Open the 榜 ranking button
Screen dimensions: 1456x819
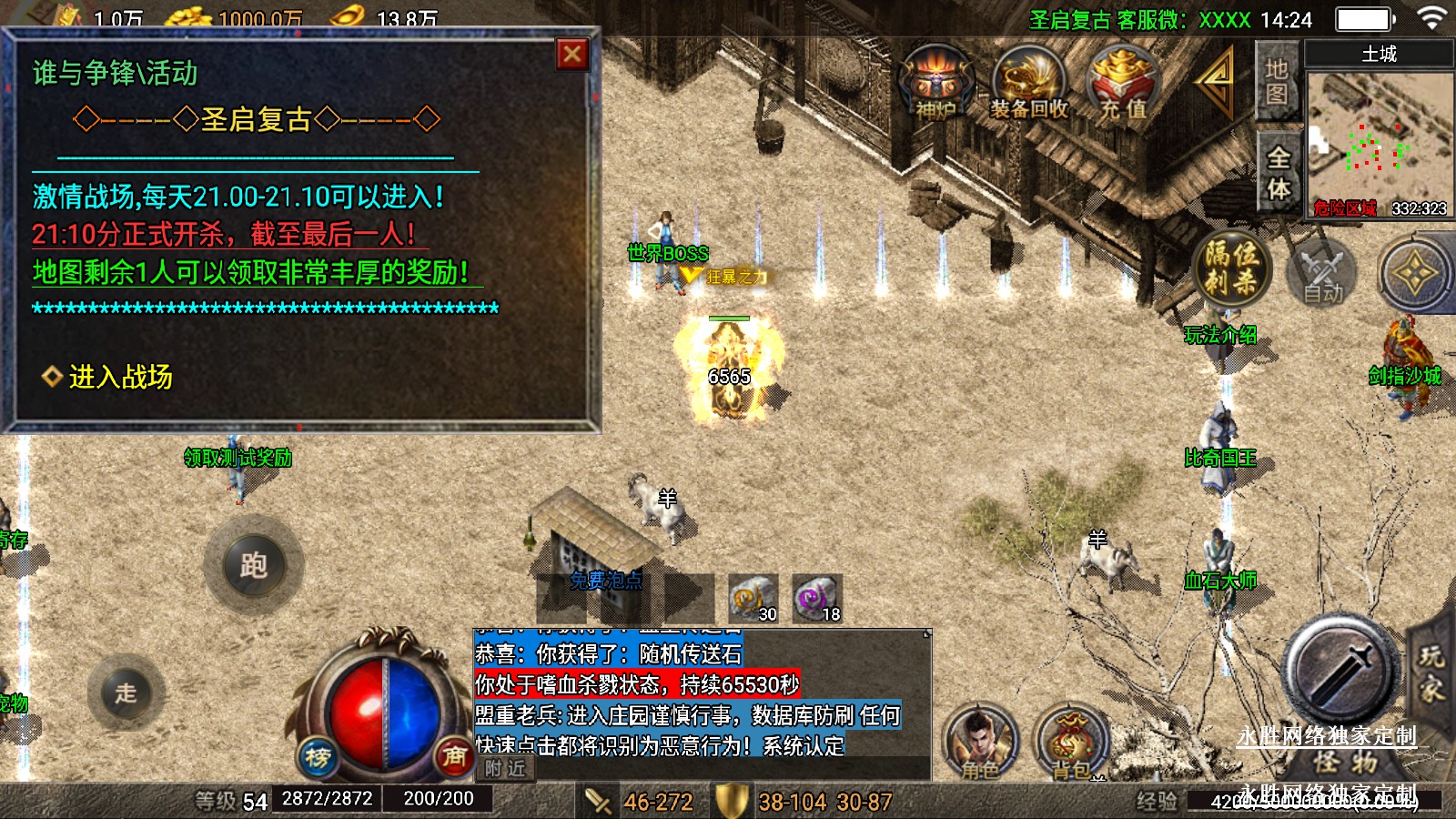pos(318,756)
